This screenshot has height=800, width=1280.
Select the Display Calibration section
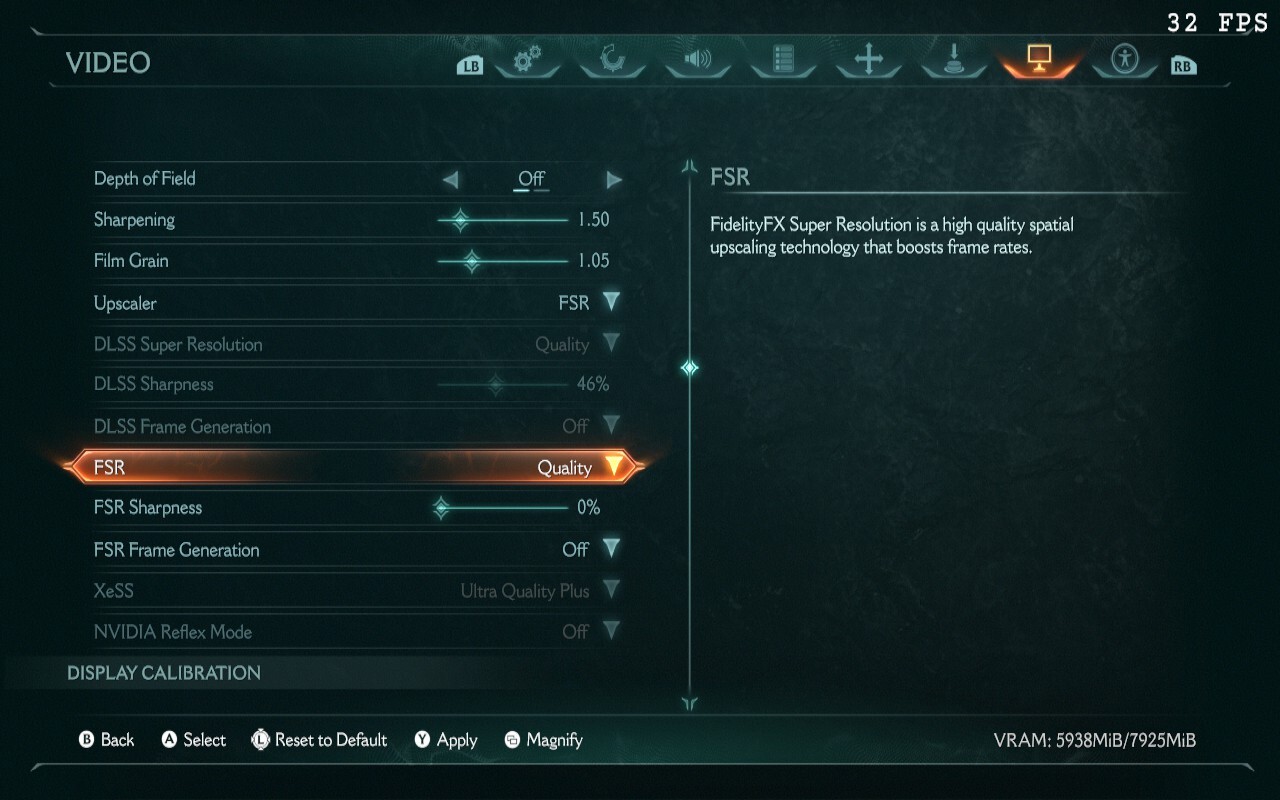(x=164, y=673)
